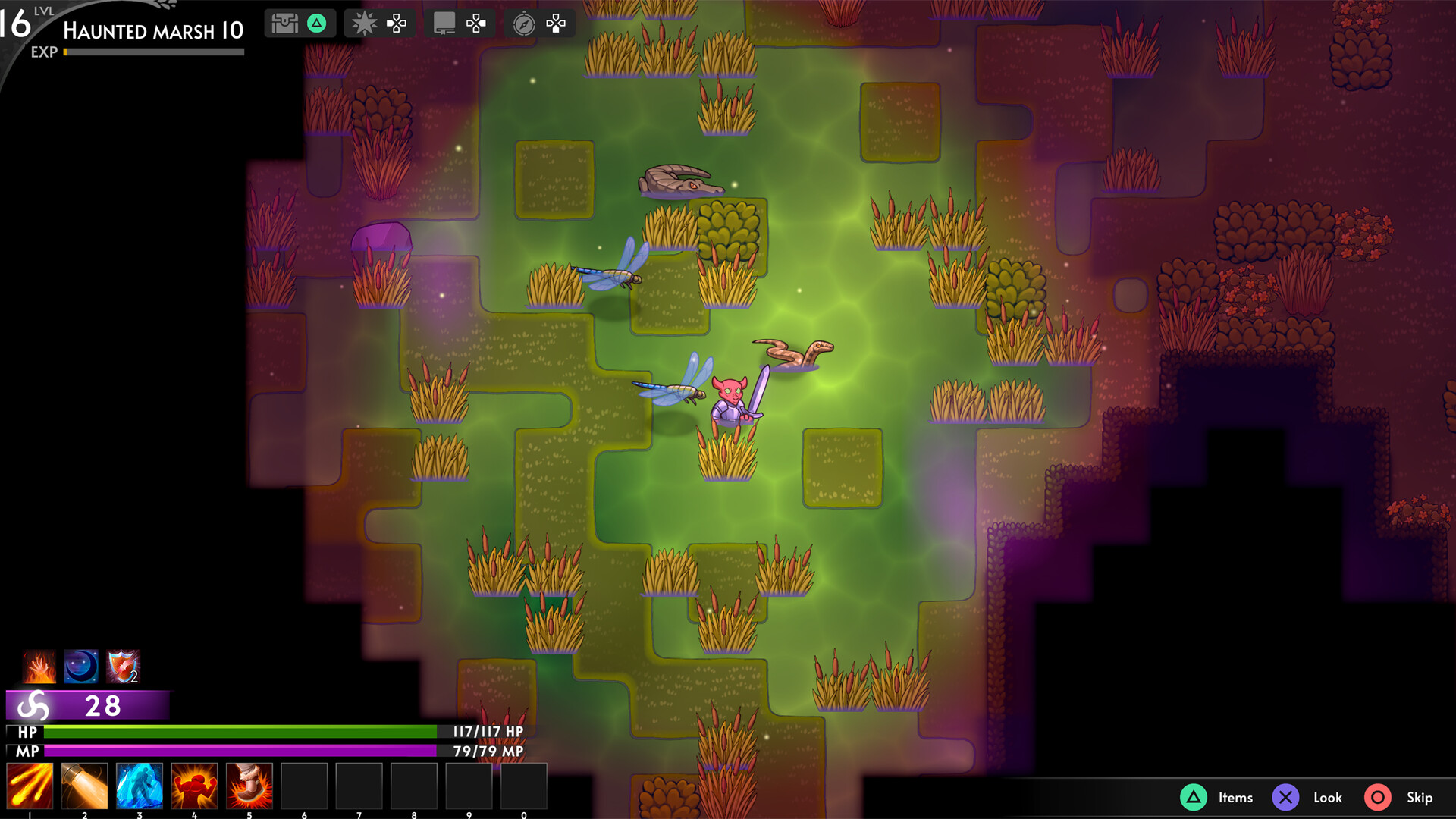Click the blue moon buff icon

point(80,667)
